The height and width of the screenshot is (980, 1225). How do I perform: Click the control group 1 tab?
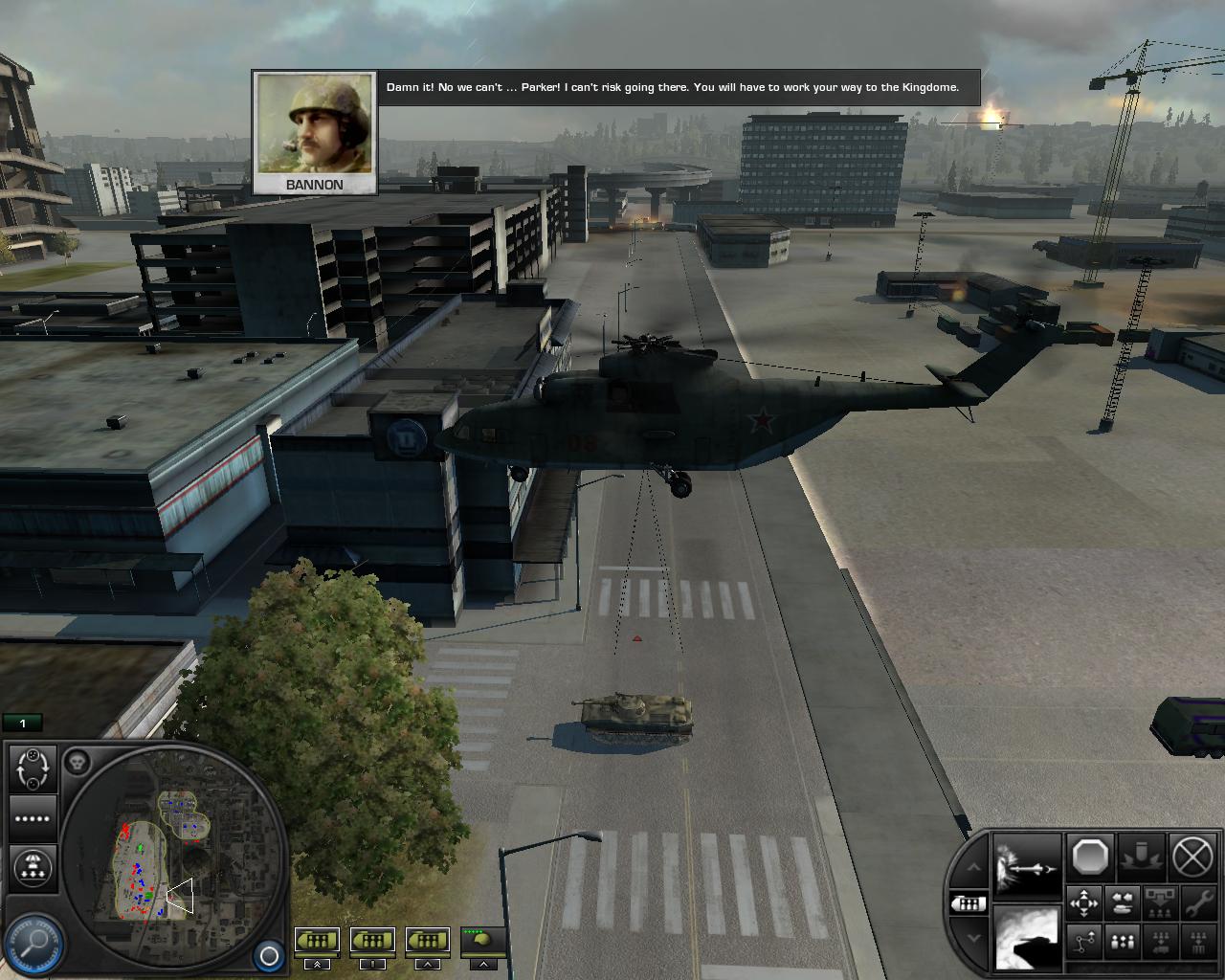tap(23, 724)
